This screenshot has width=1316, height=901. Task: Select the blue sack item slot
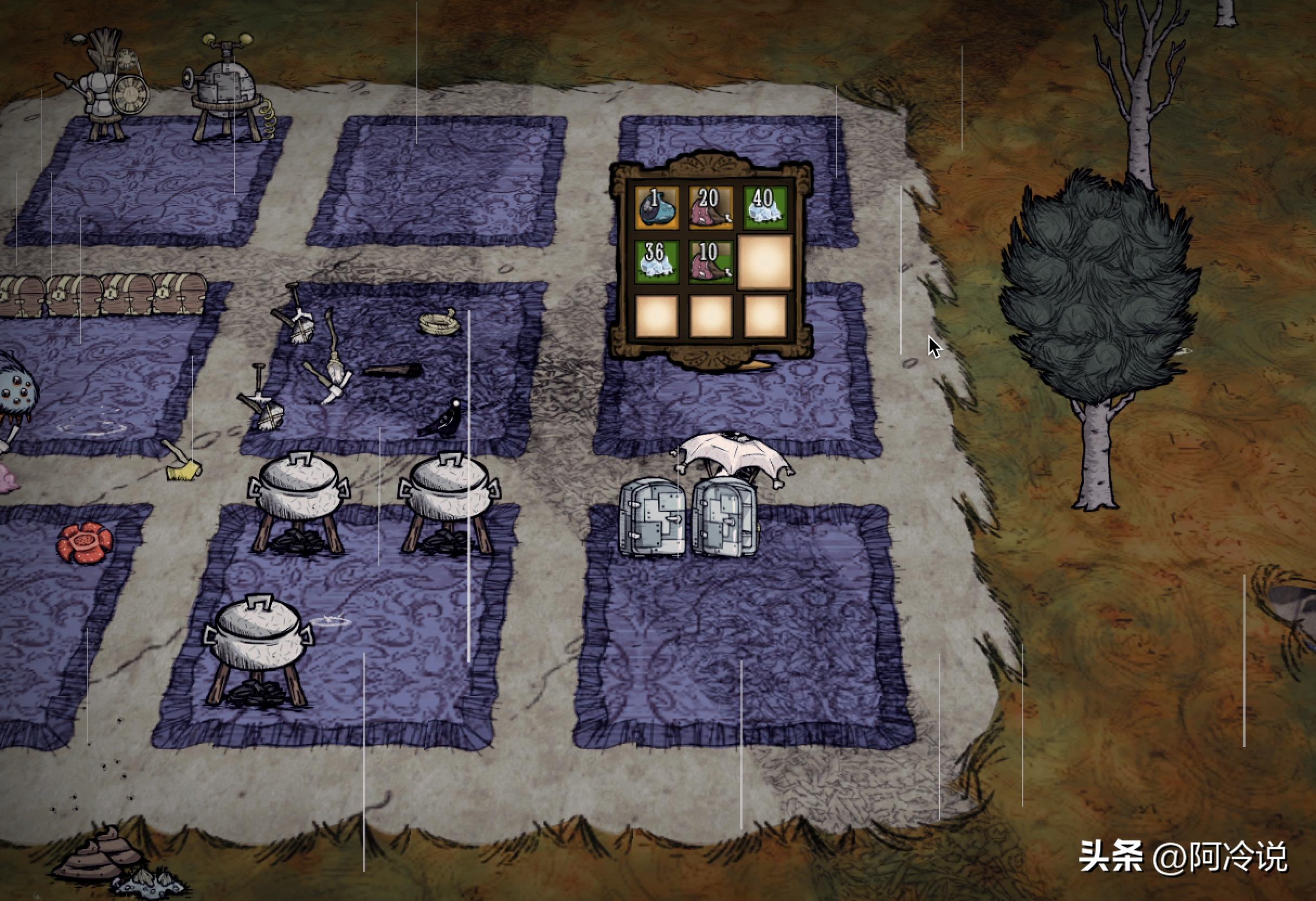[656, 208]
